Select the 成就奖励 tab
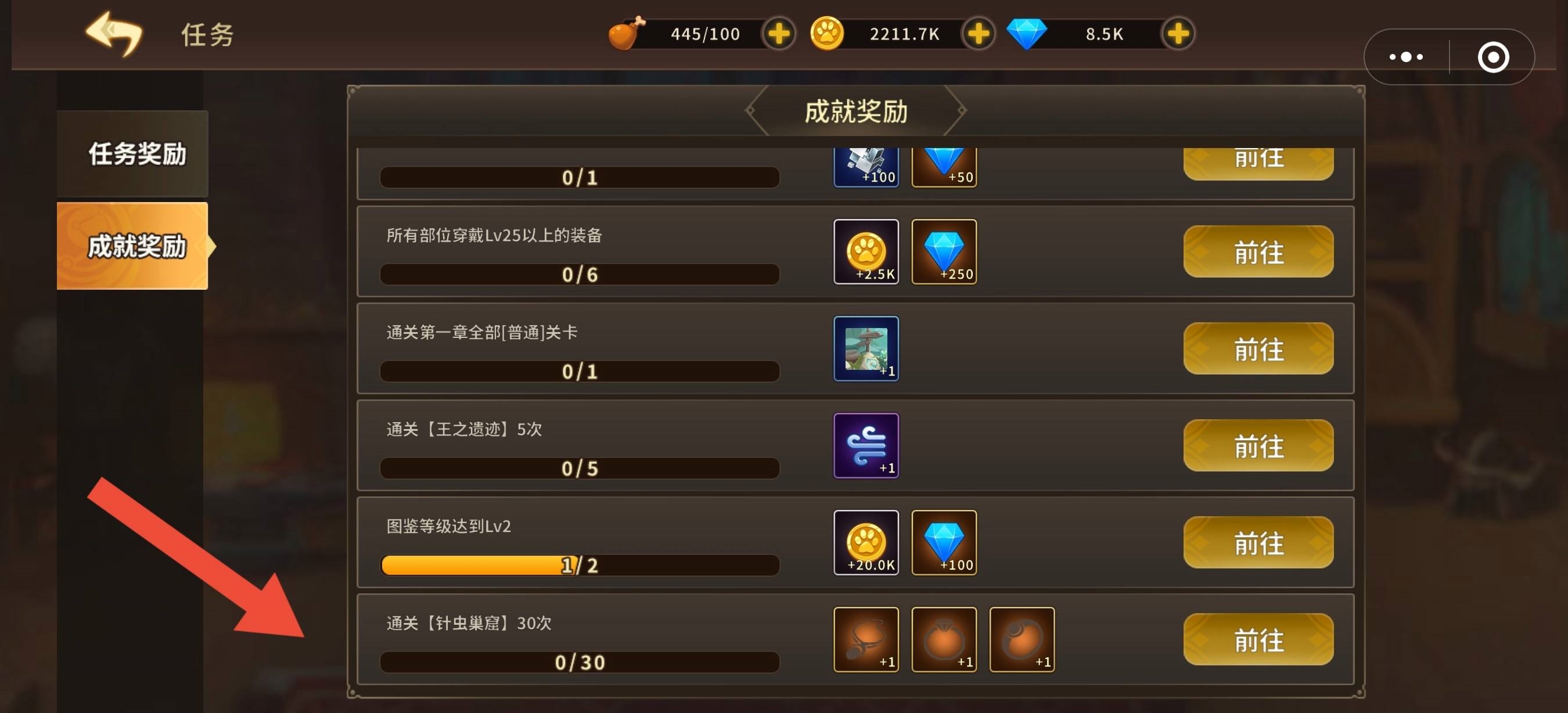 point(131,247)
